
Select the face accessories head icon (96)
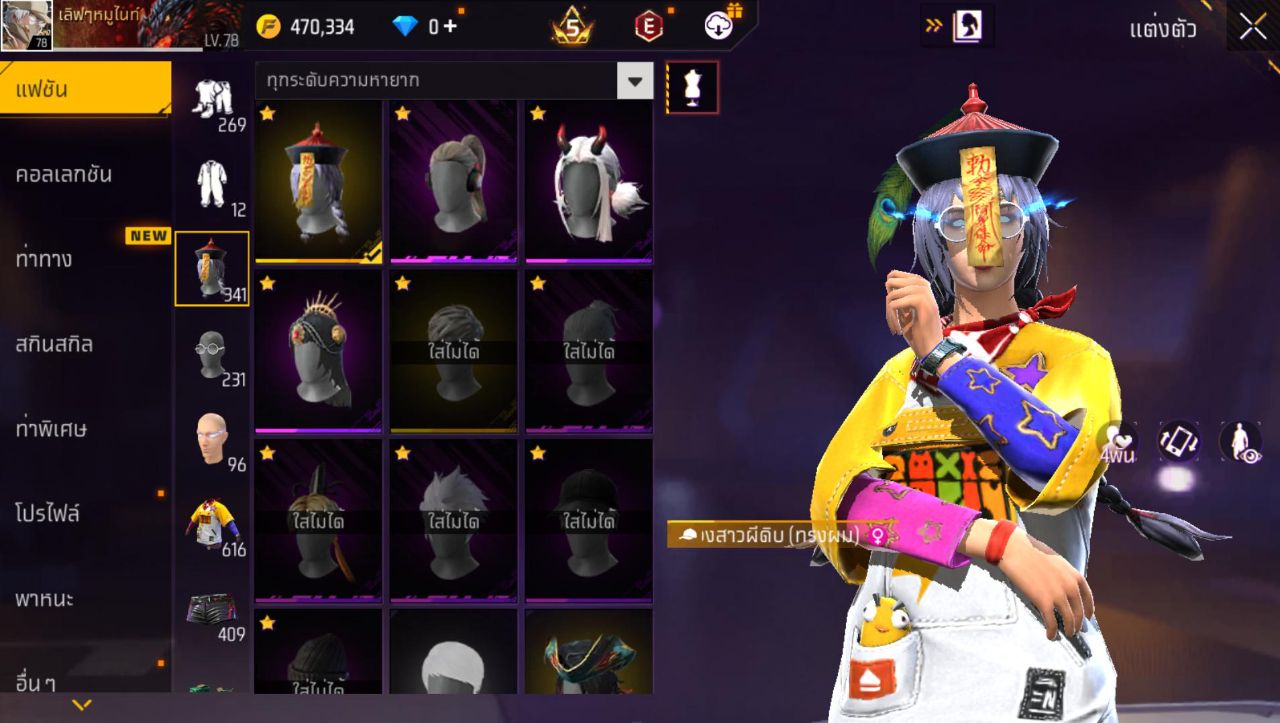213,432
